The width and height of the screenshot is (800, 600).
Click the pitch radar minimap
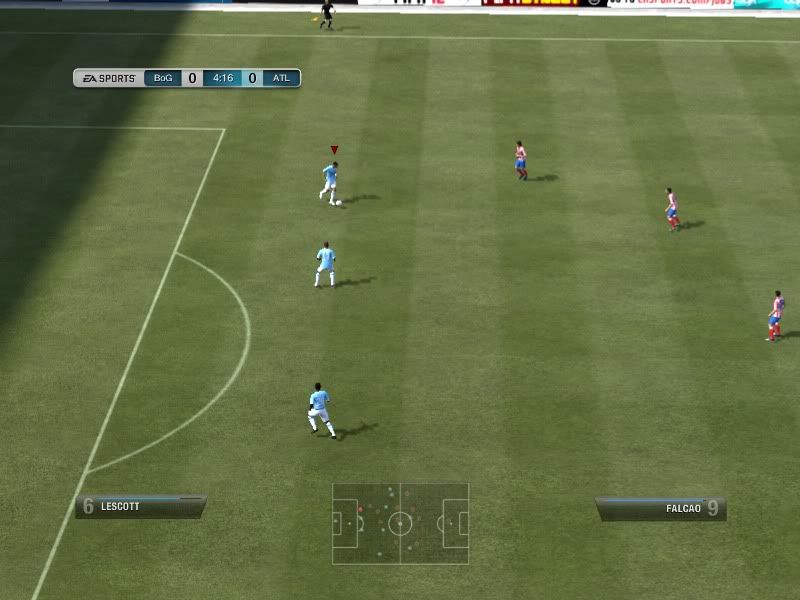pos(400,523)
